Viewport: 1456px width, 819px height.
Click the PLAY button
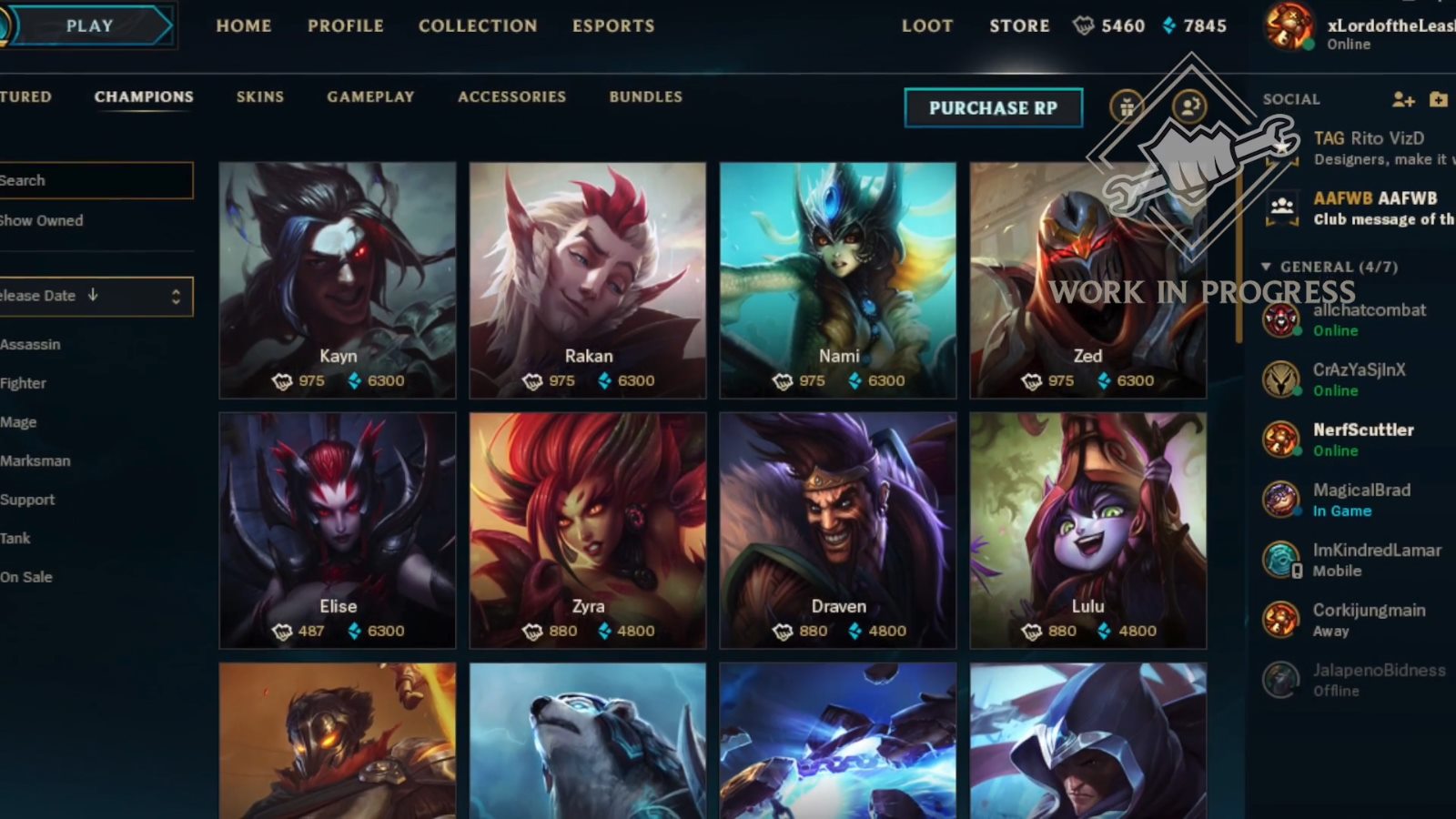[x=89, y=25]
